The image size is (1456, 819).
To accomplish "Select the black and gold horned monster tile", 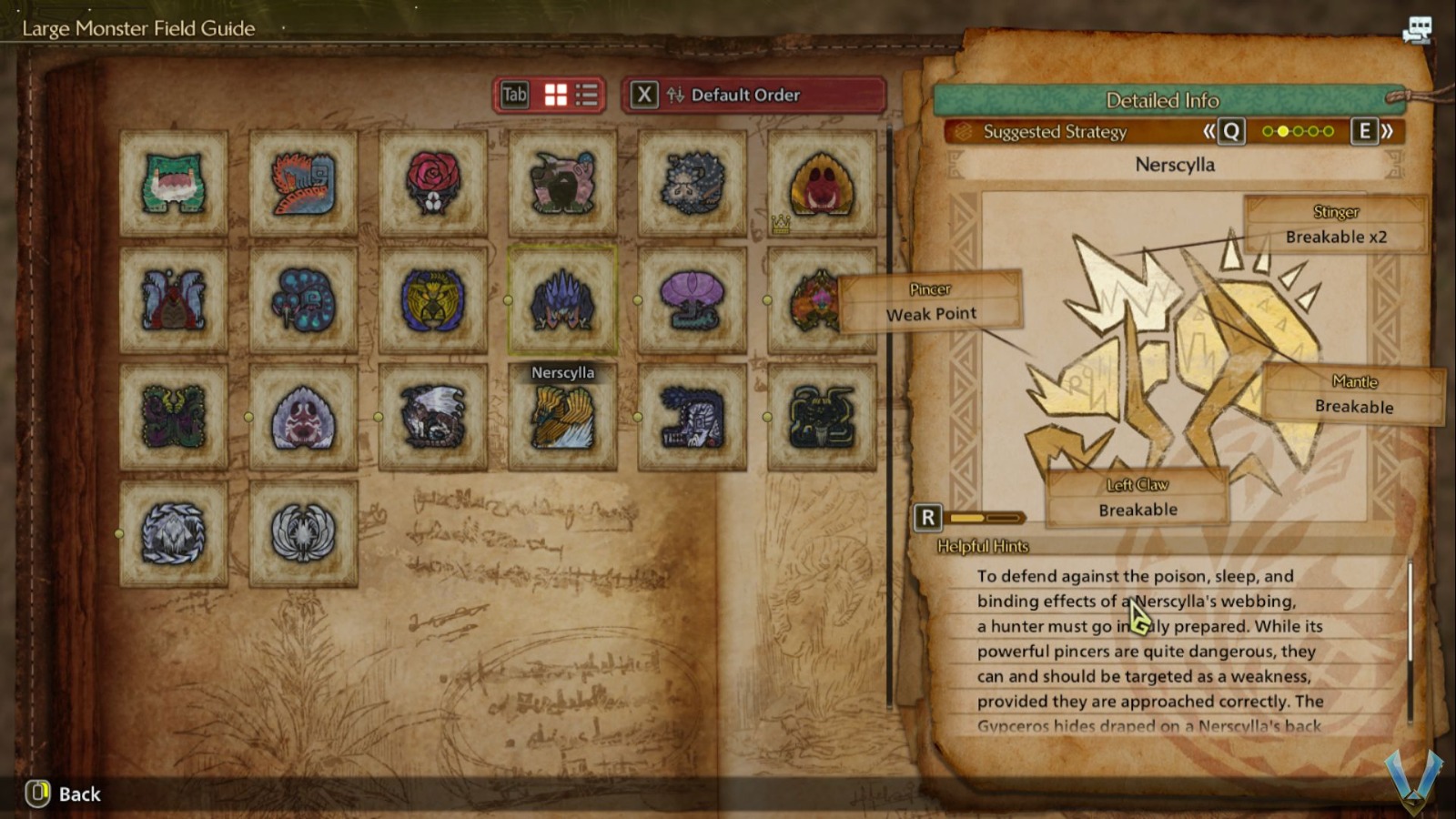I will click(x=821, y=417).
